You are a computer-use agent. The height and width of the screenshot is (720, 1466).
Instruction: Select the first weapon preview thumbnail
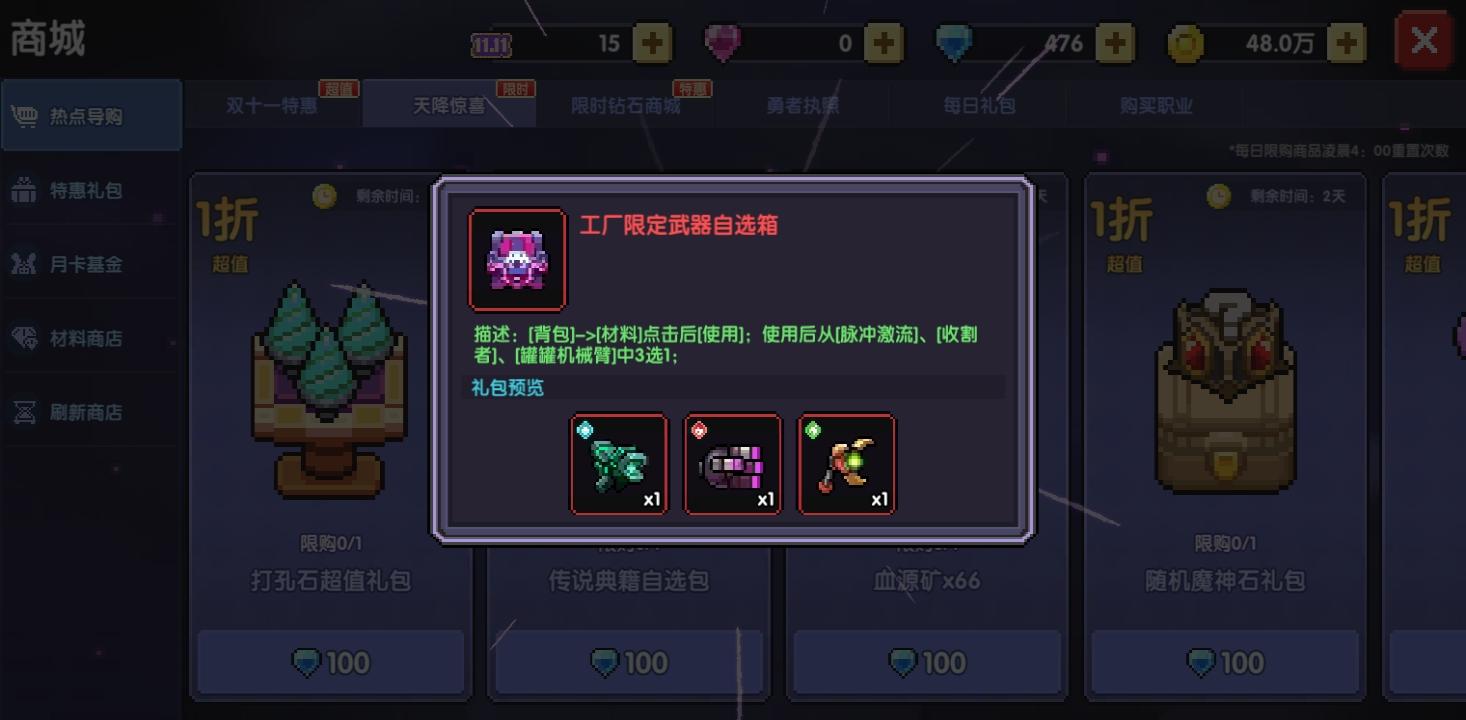coord(618,463)
